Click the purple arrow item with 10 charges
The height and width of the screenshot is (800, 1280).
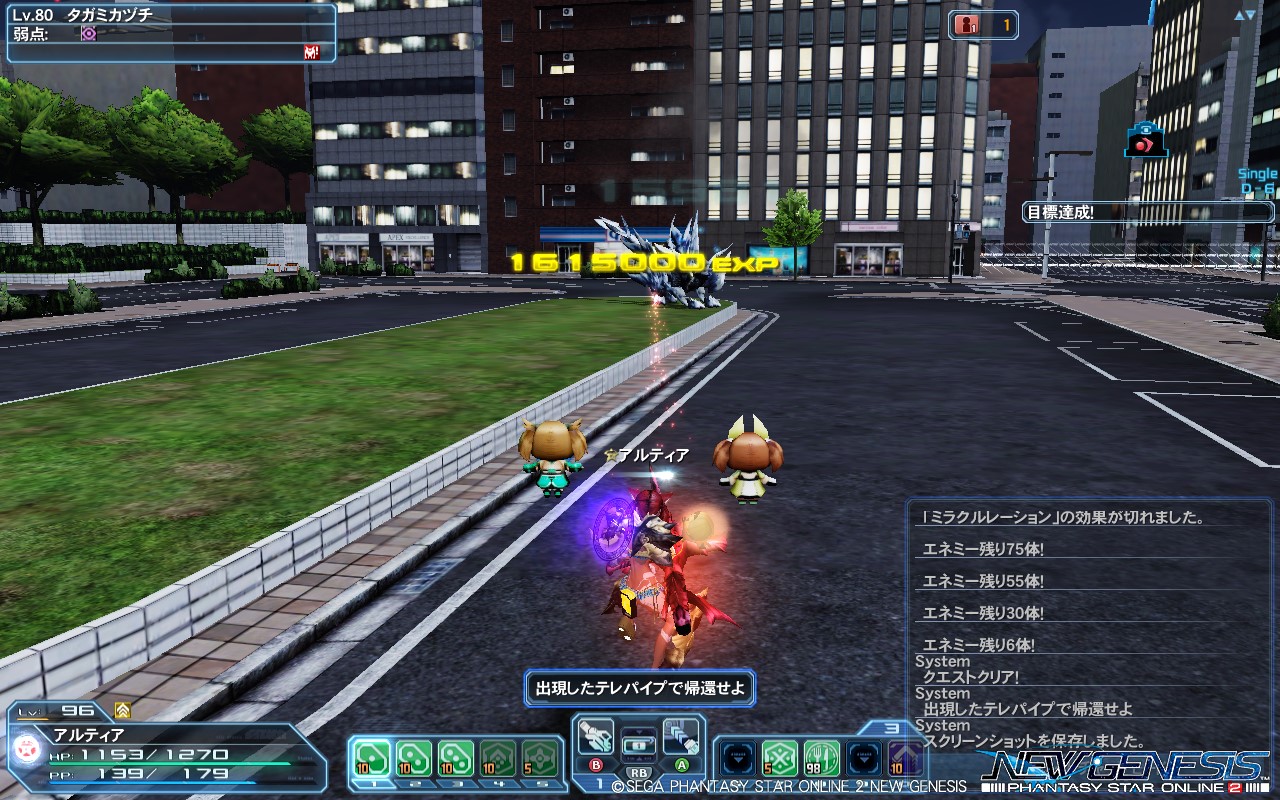905,758
